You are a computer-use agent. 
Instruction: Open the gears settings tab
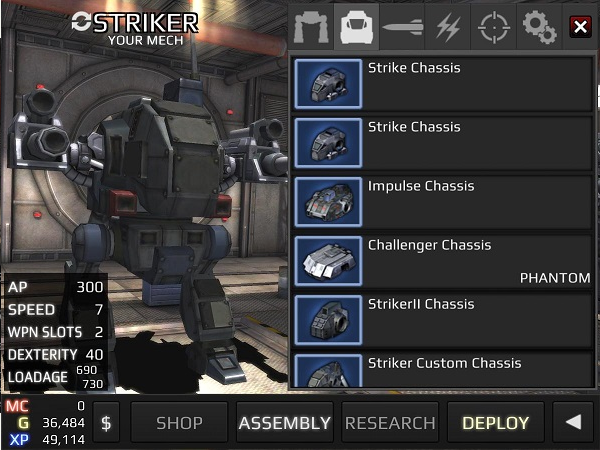[539, 28]
